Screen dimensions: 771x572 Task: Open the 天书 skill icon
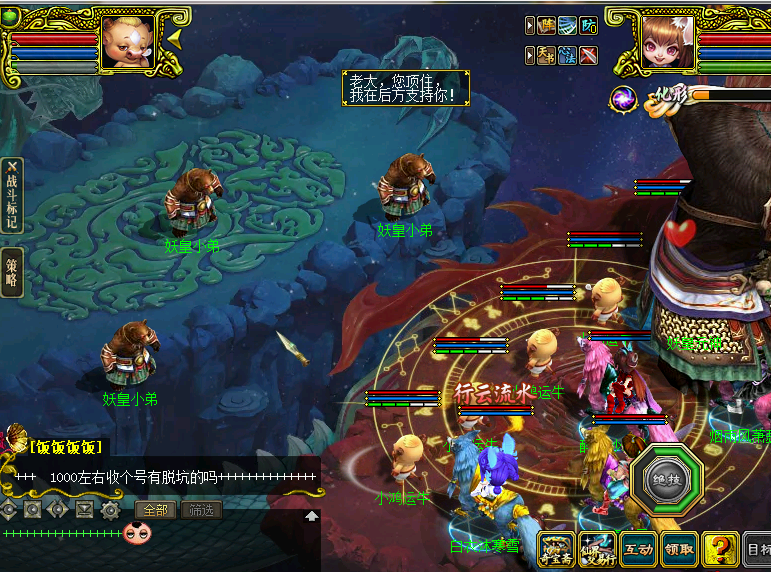(x=546, y=56)
